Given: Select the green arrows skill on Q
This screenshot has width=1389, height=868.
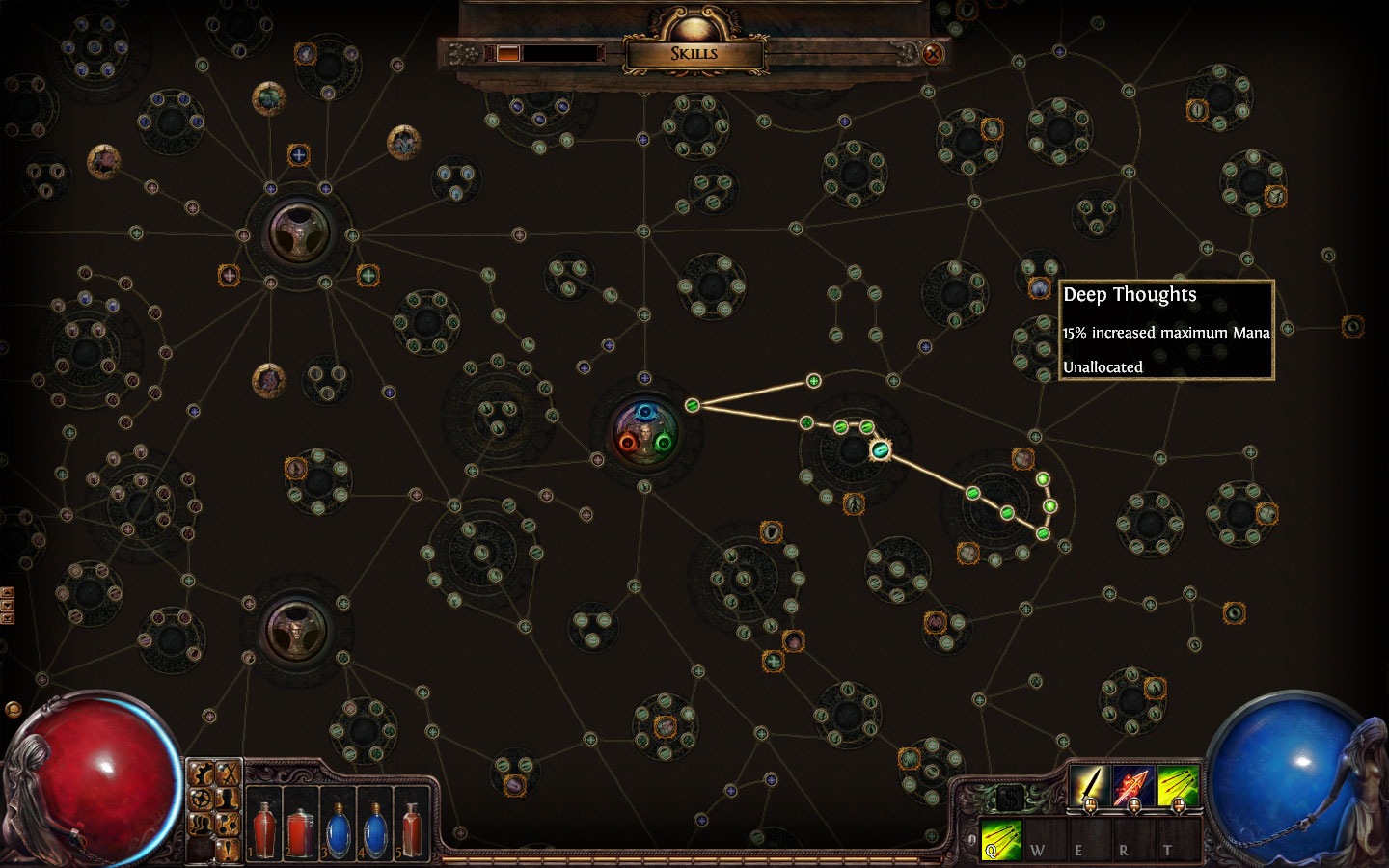Looking at the screenshot, I should (1179, 786).
